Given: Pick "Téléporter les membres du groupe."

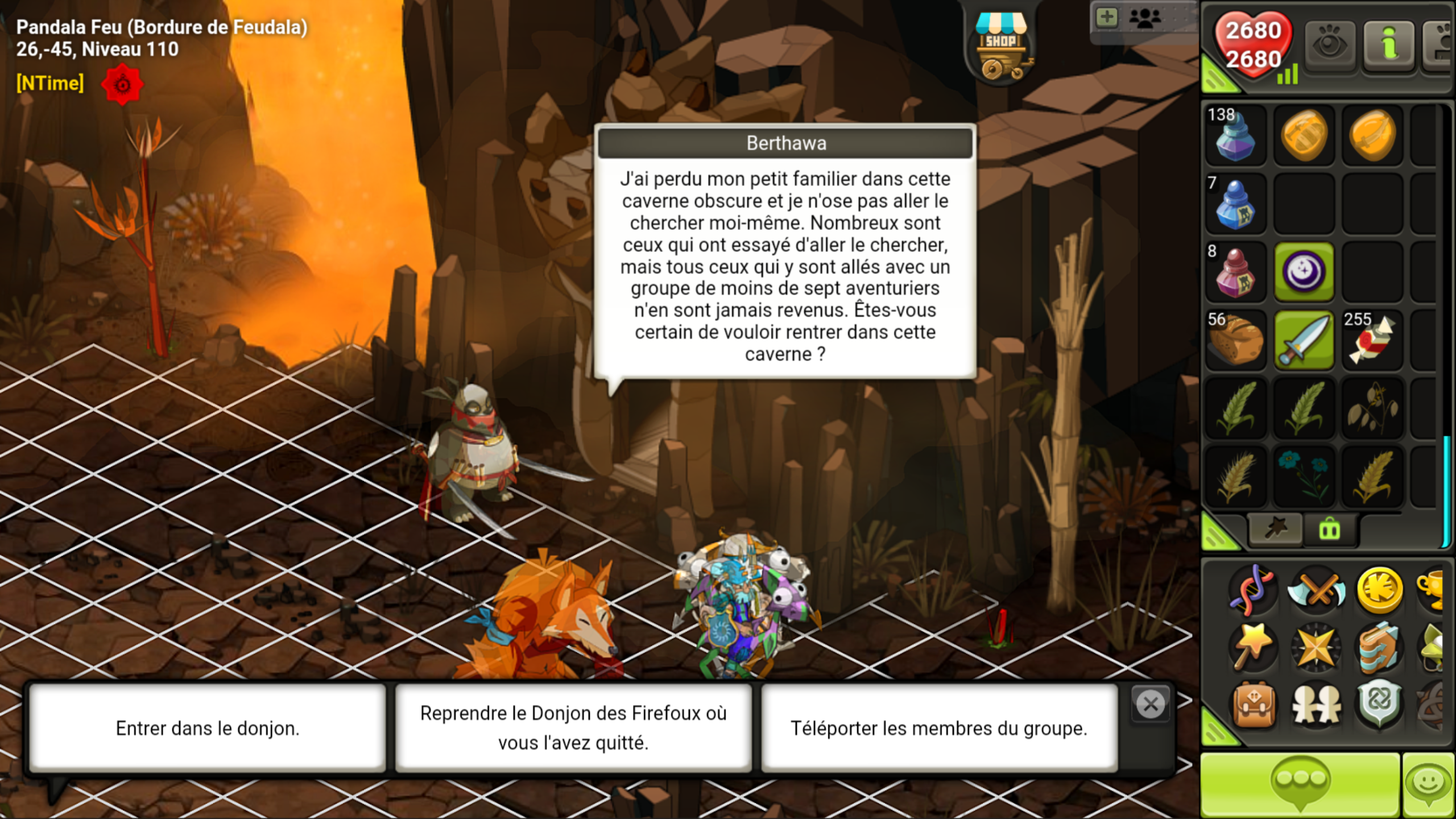Looking at the screenshot, I should [938, 728].
